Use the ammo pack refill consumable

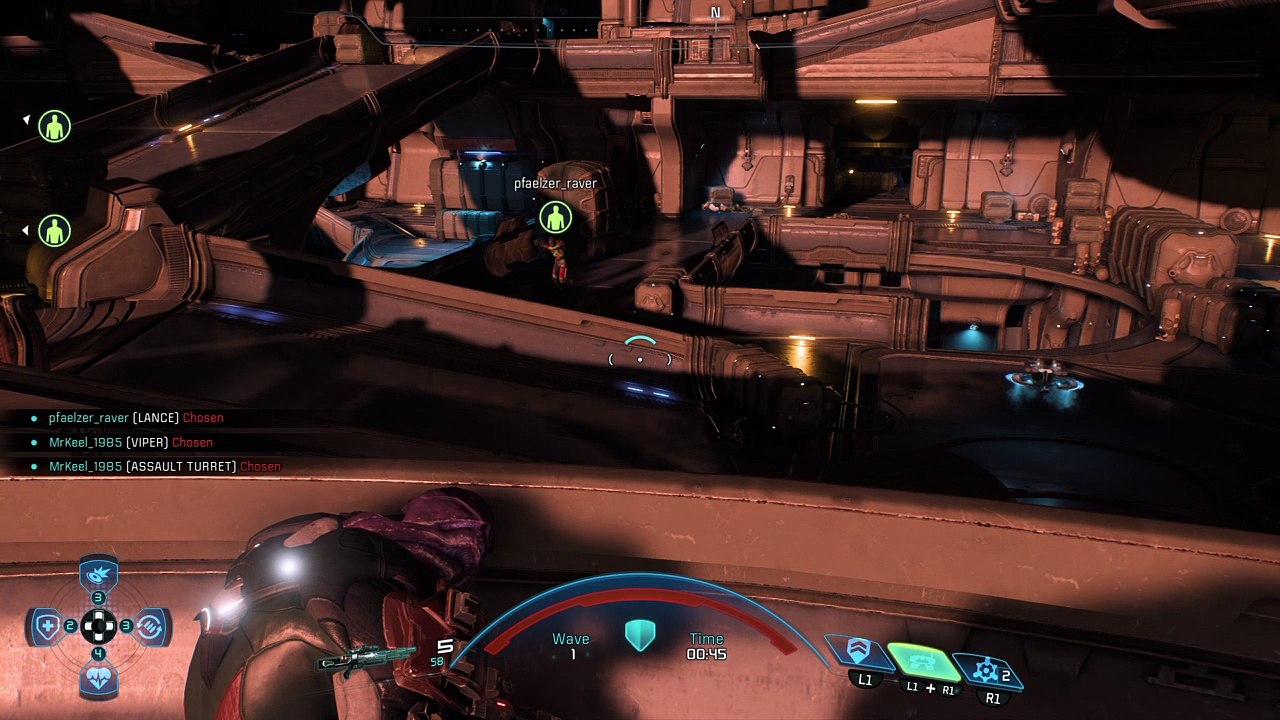pyautogui.click(x=150, y=627)
